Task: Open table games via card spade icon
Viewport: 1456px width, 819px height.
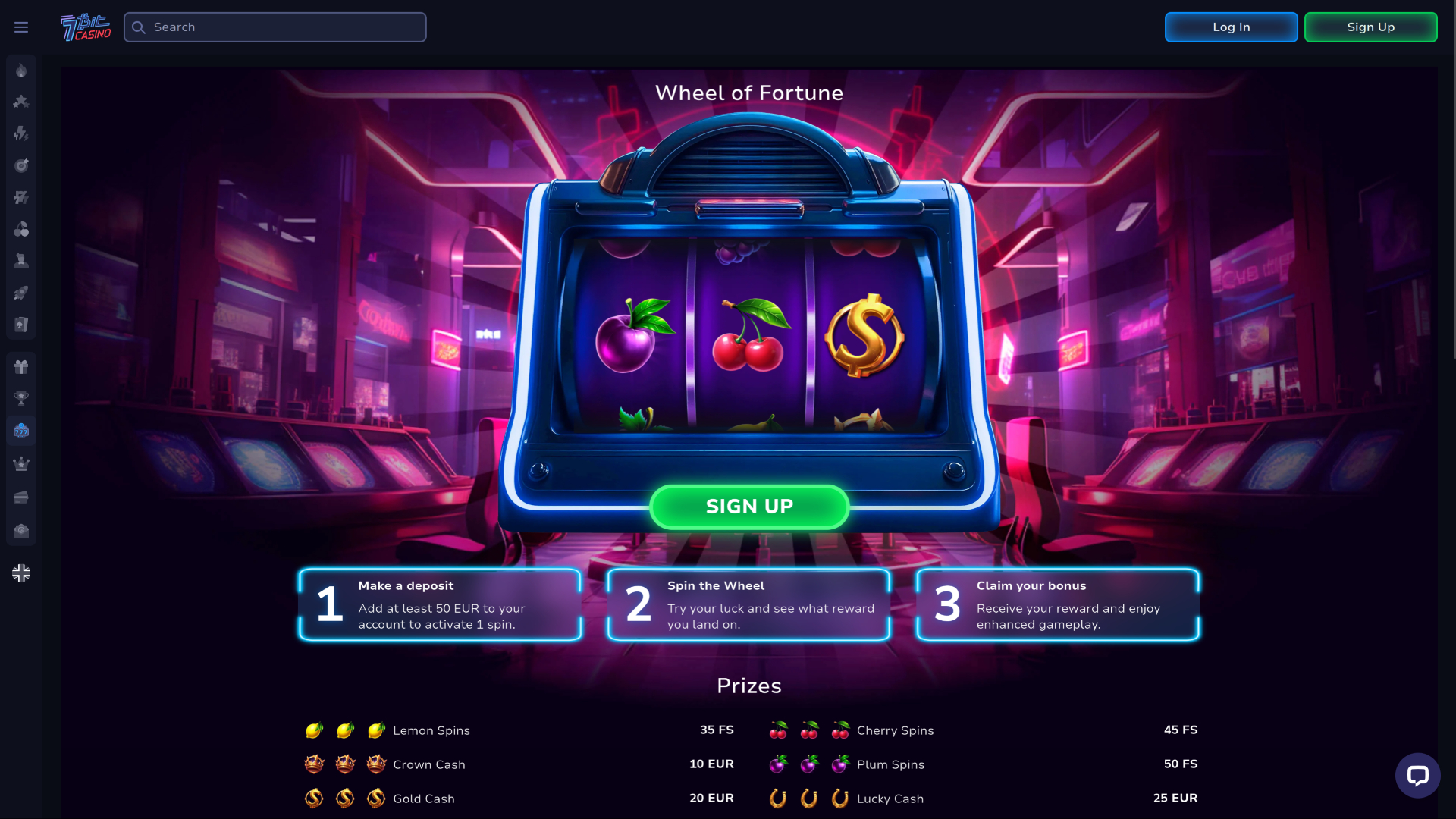Action: (21, 325)
